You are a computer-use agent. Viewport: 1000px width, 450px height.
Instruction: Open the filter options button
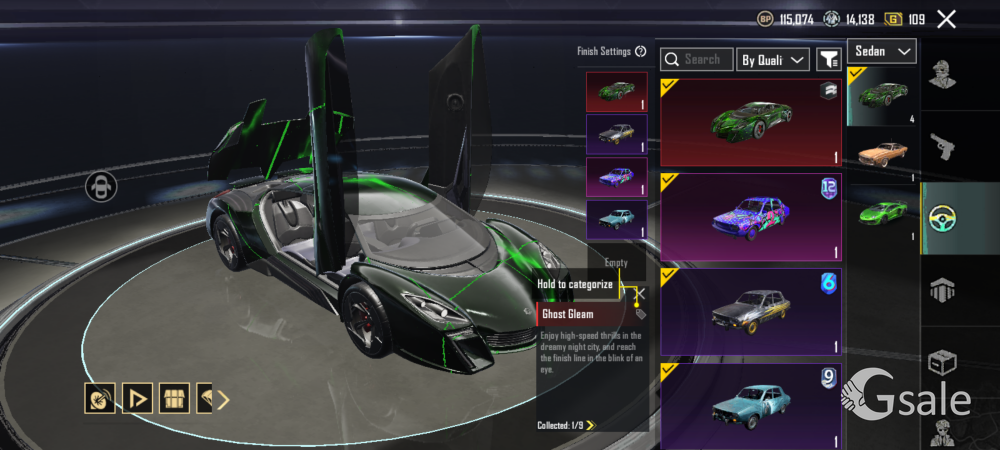pos(828,60)
